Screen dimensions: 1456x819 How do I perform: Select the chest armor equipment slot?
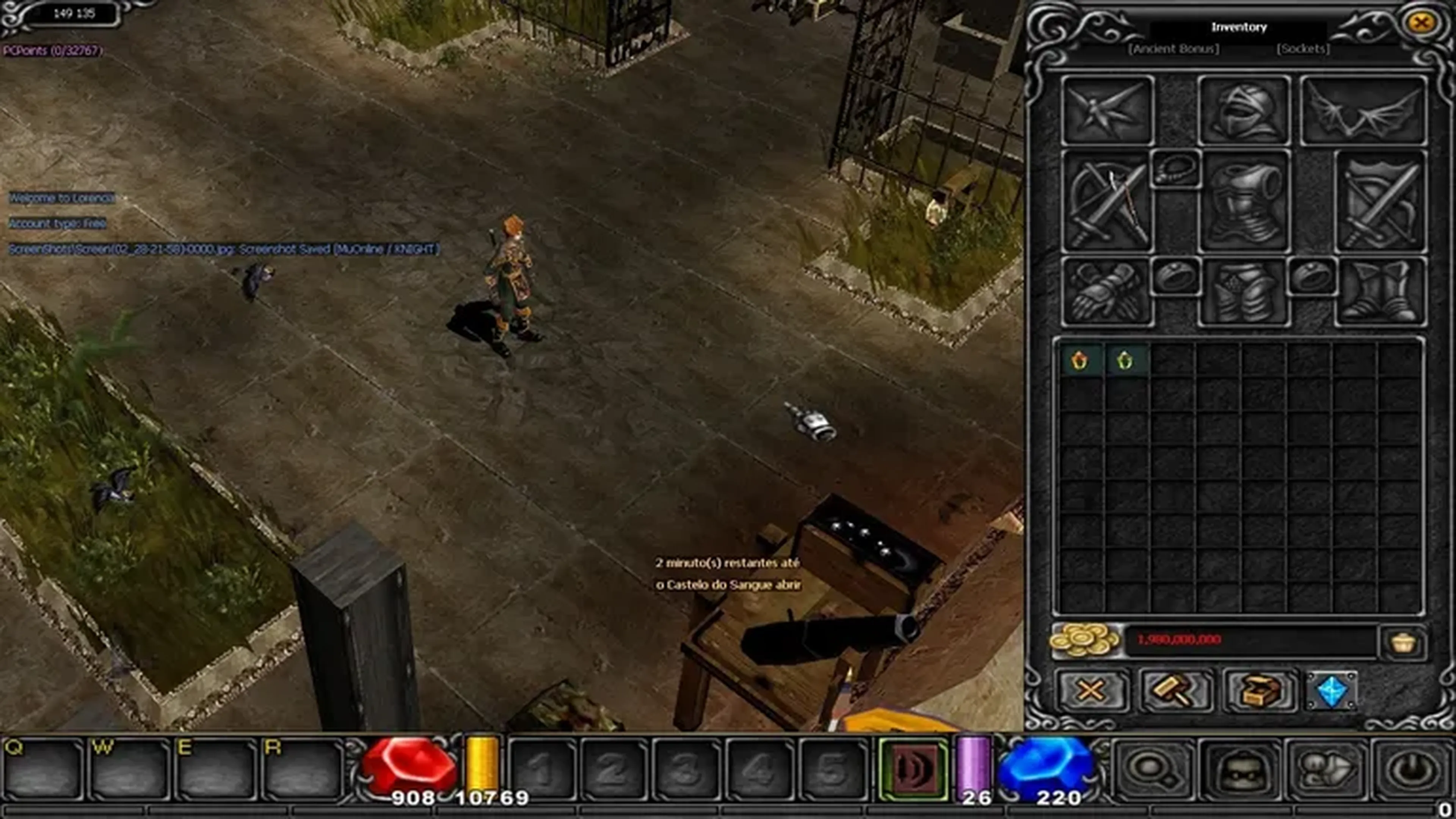tap(1244, 202)
